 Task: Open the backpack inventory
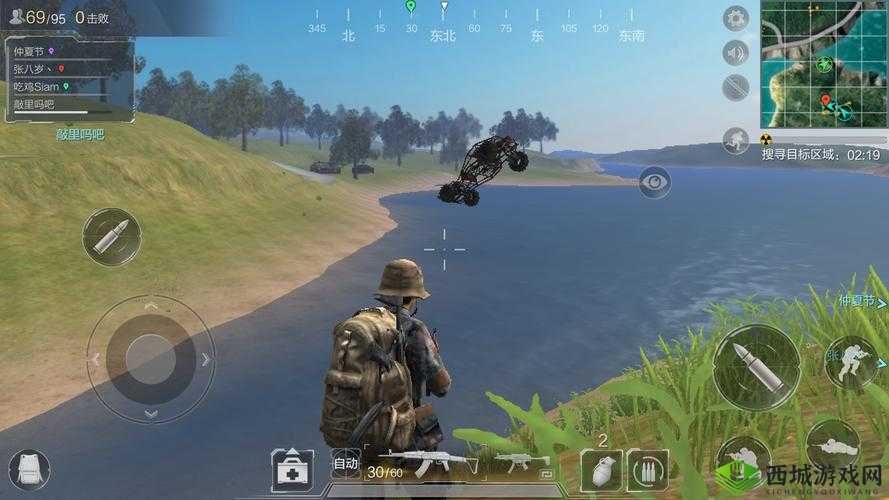tap(28, 468)
